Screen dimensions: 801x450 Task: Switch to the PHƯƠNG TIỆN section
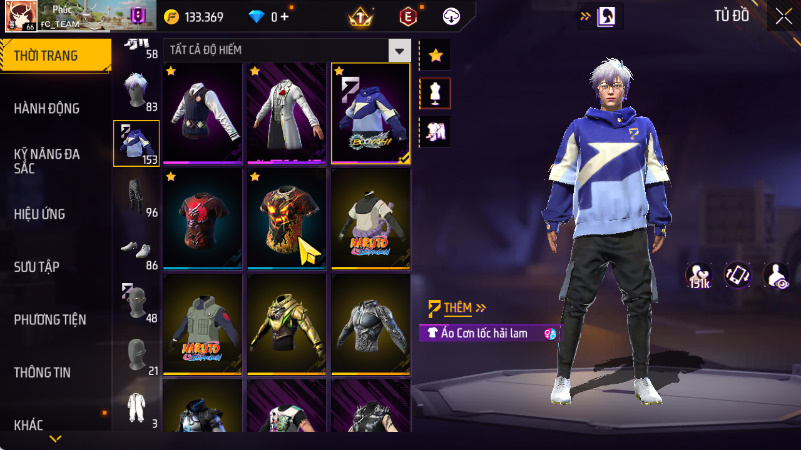[x=50, y=319]
